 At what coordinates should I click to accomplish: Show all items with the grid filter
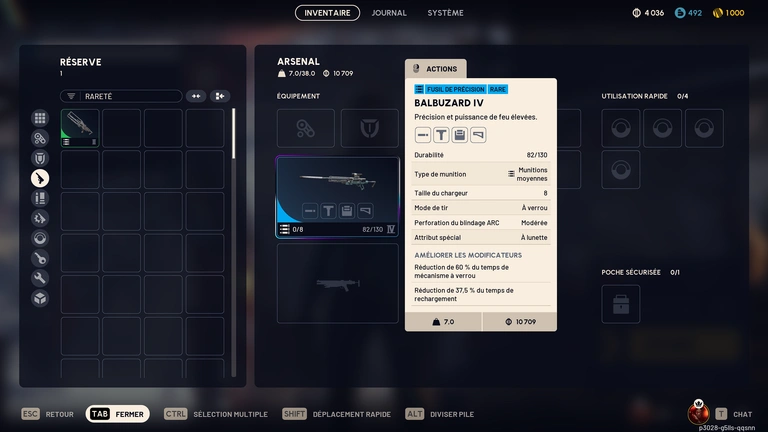[40, 118]
